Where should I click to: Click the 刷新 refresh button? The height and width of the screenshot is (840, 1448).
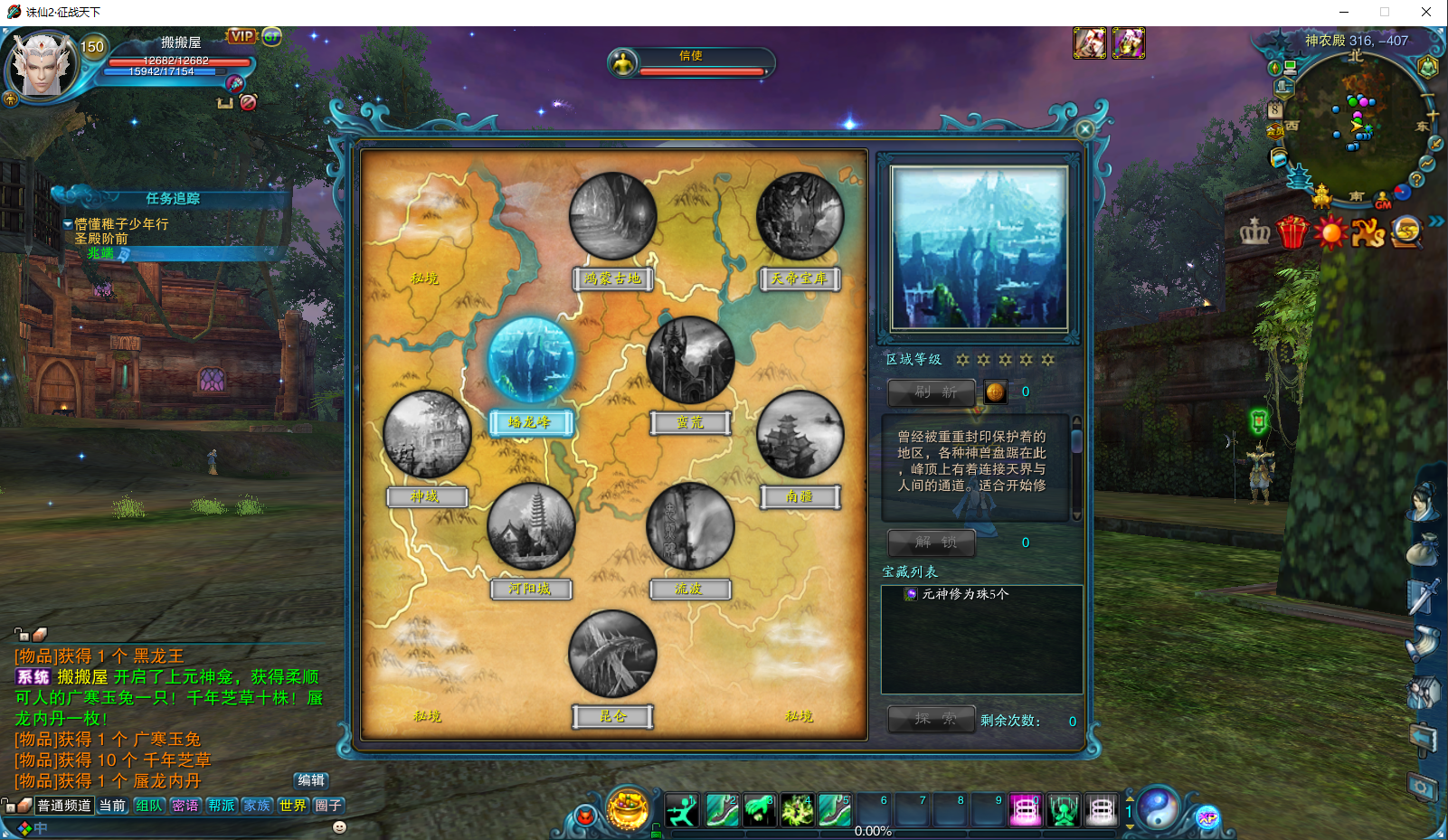pyautogui.click(x=932, y=392)
